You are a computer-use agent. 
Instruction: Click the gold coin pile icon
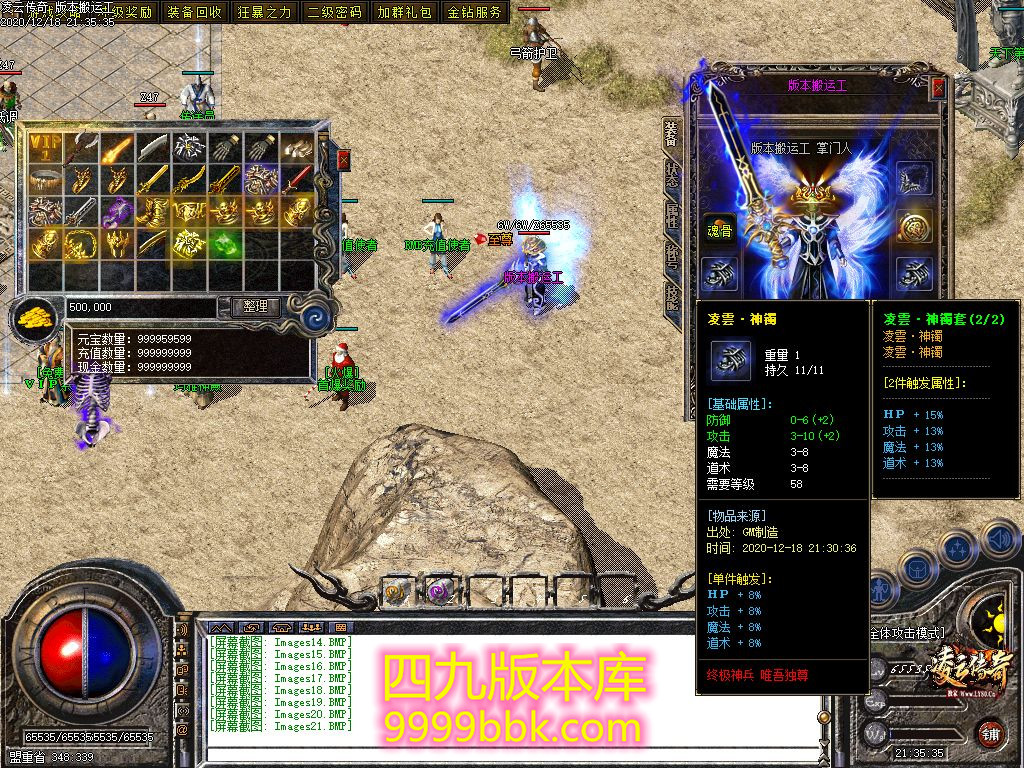(x=36, y=319)
